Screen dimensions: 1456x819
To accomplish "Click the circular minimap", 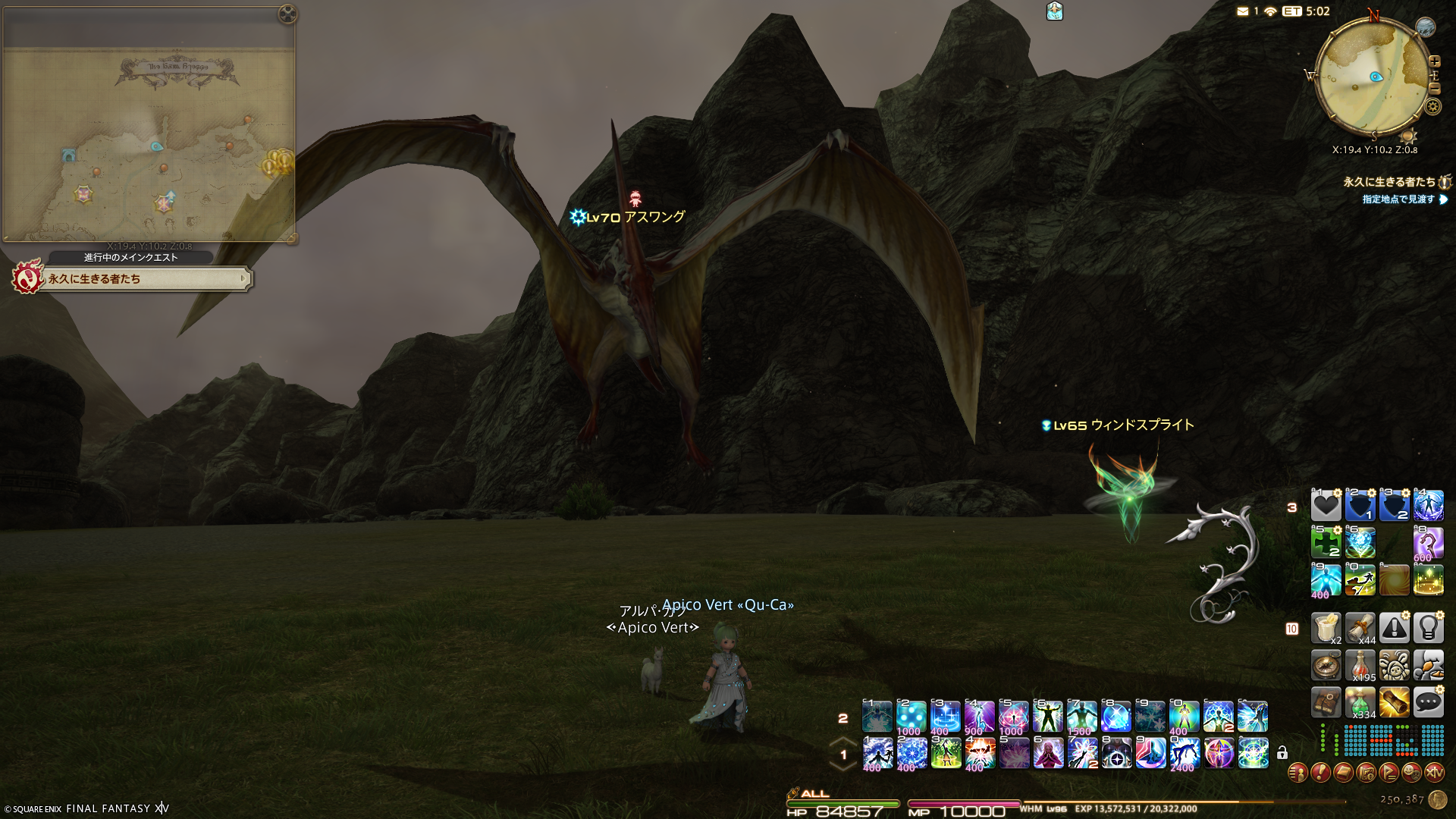I will pyautogui.click(x=1373, y=76).
